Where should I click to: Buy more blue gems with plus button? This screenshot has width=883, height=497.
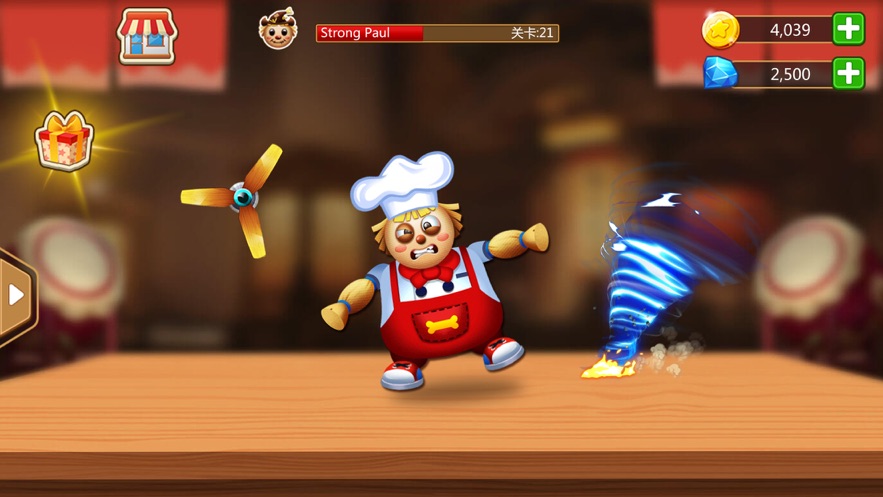[848, 73]
